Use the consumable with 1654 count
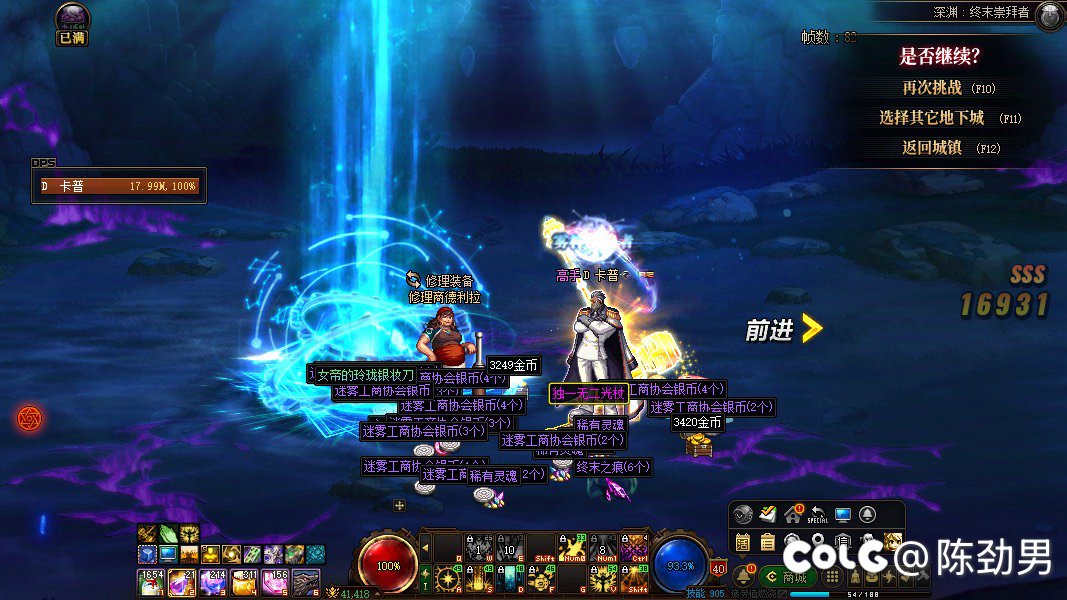This screenshot has width=1067, height=600. tap(150, 581)
